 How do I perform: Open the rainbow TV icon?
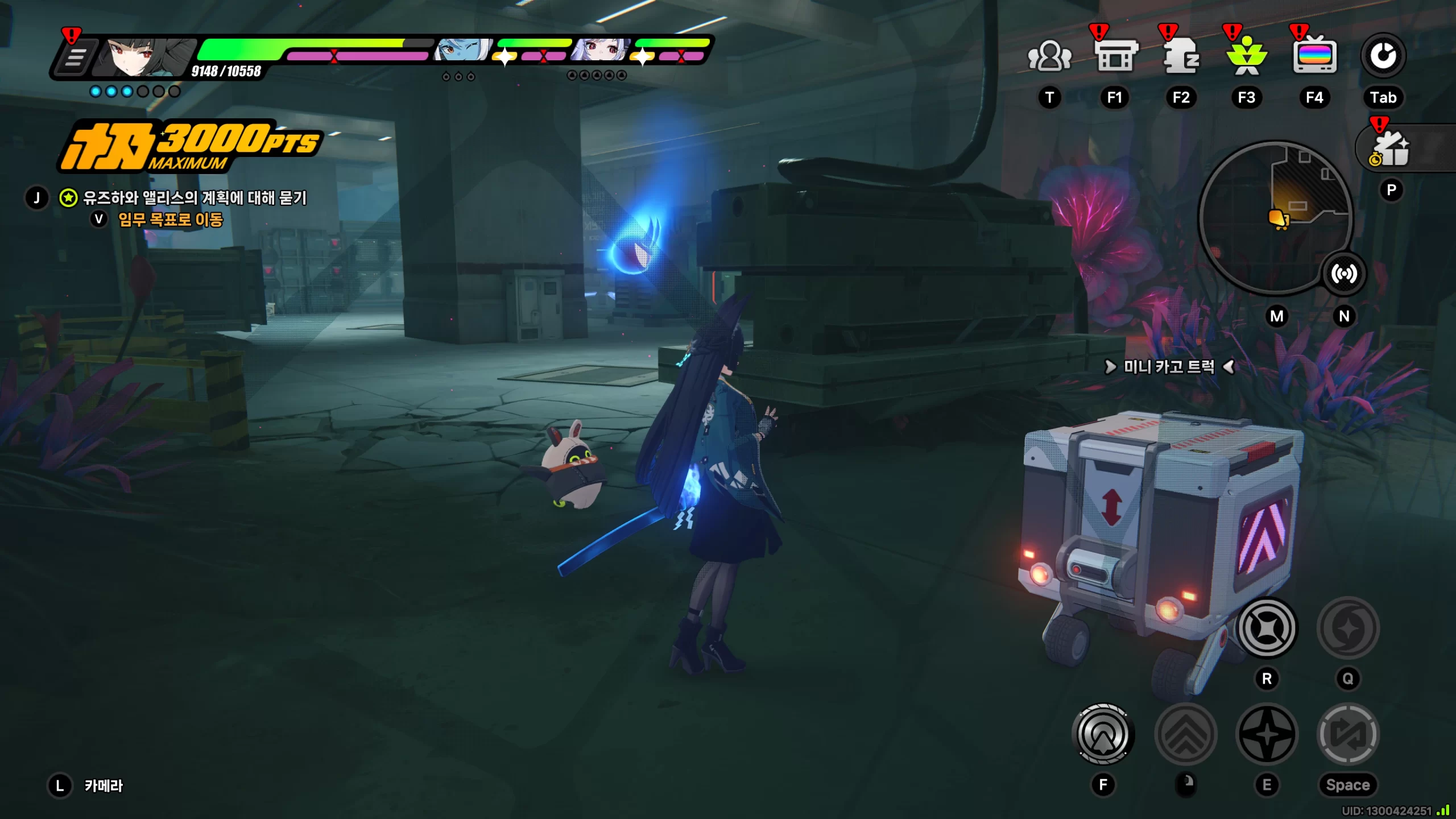click(x=1314, y=56)
